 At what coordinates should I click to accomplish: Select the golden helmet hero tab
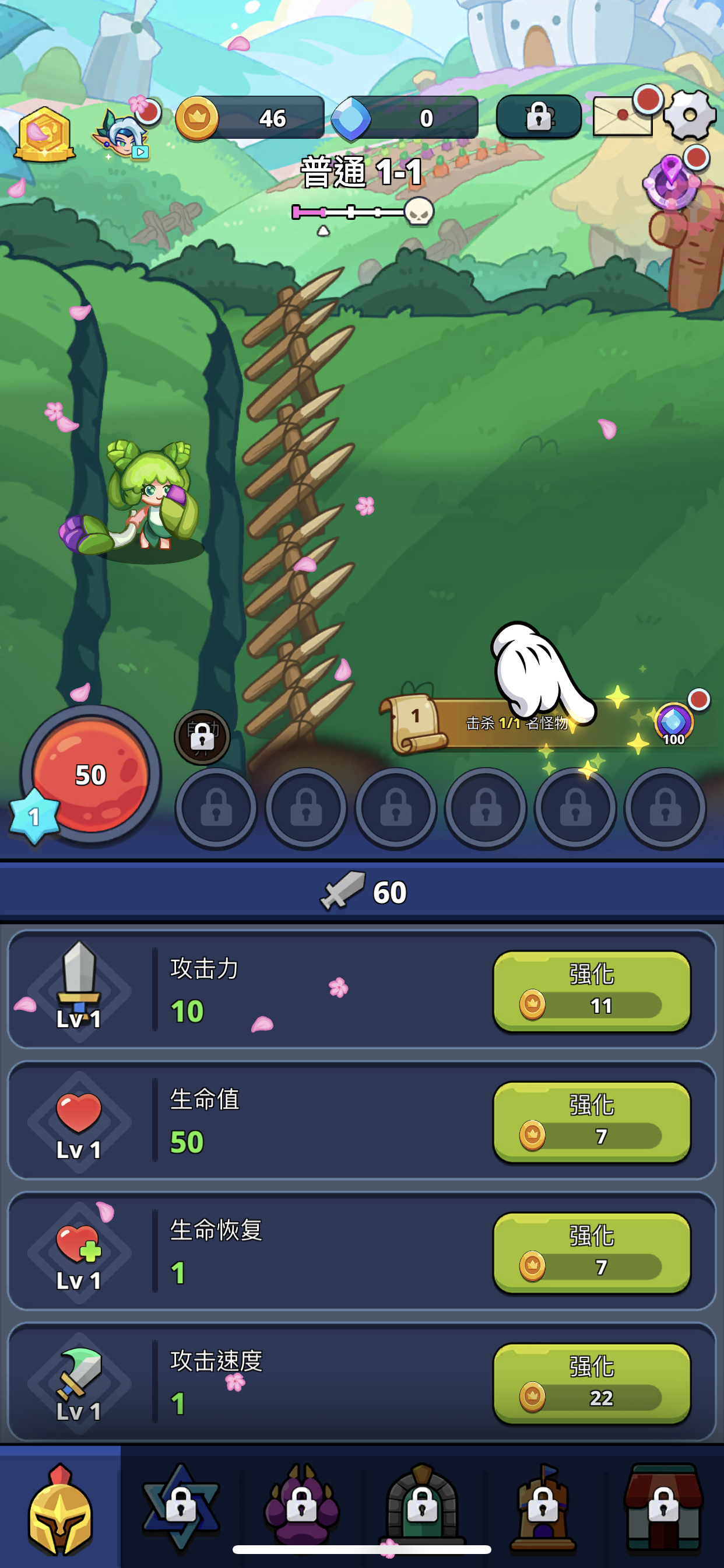(59, 1510)
